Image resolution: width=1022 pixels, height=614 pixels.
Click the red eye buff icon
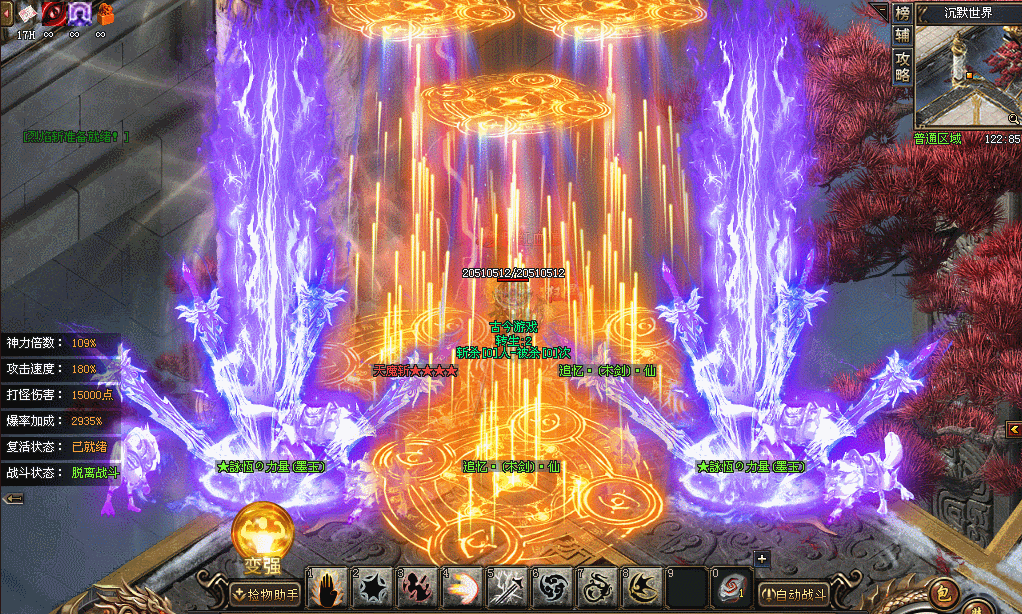(x=52, y=13)
